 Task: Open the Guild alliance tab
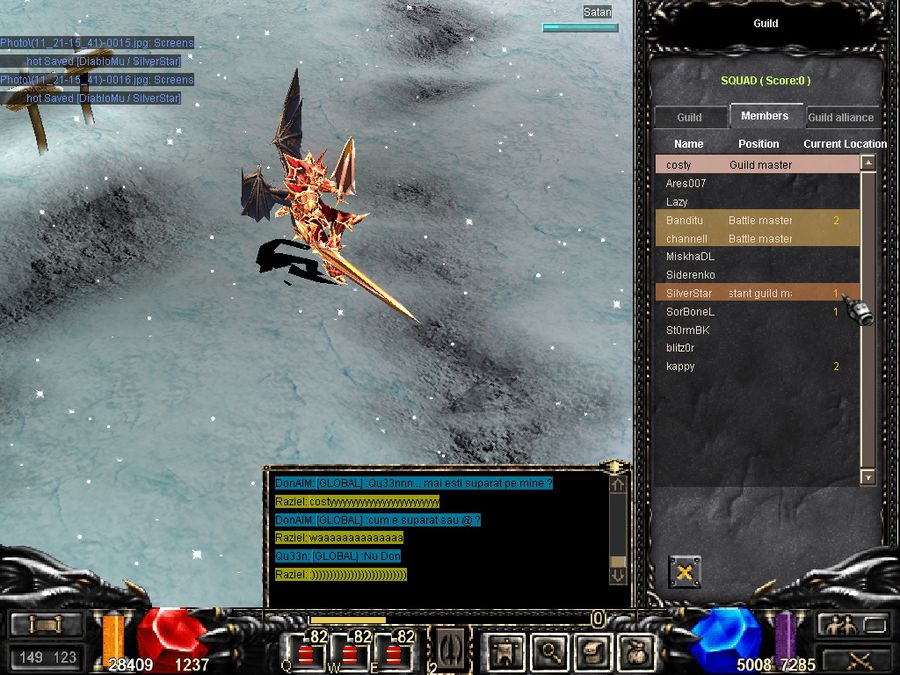tap(841, 117)
